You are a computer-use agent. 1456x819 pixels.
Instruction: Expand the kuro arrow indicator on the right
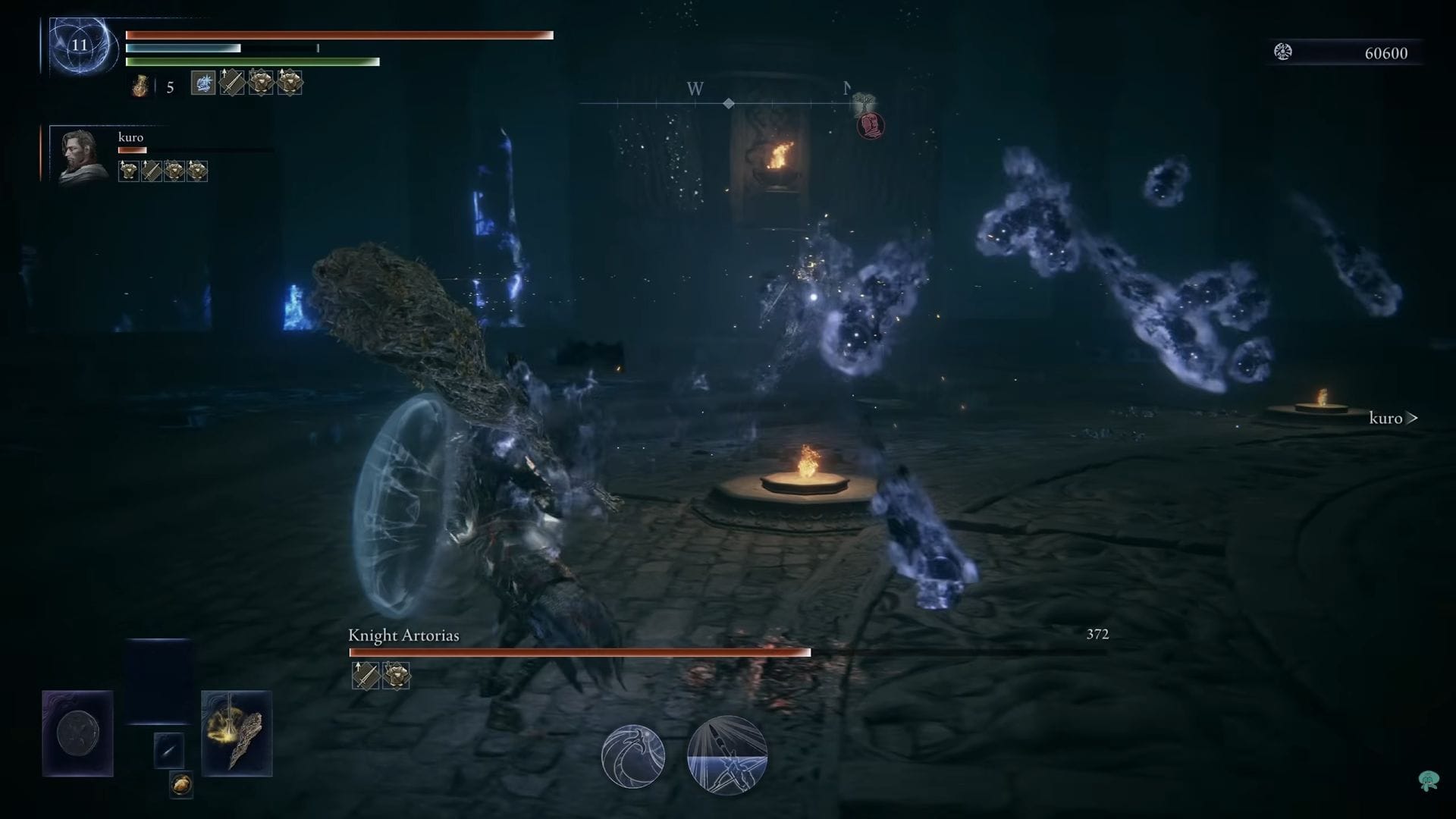pyautogui.click(x=1412, y=417)
